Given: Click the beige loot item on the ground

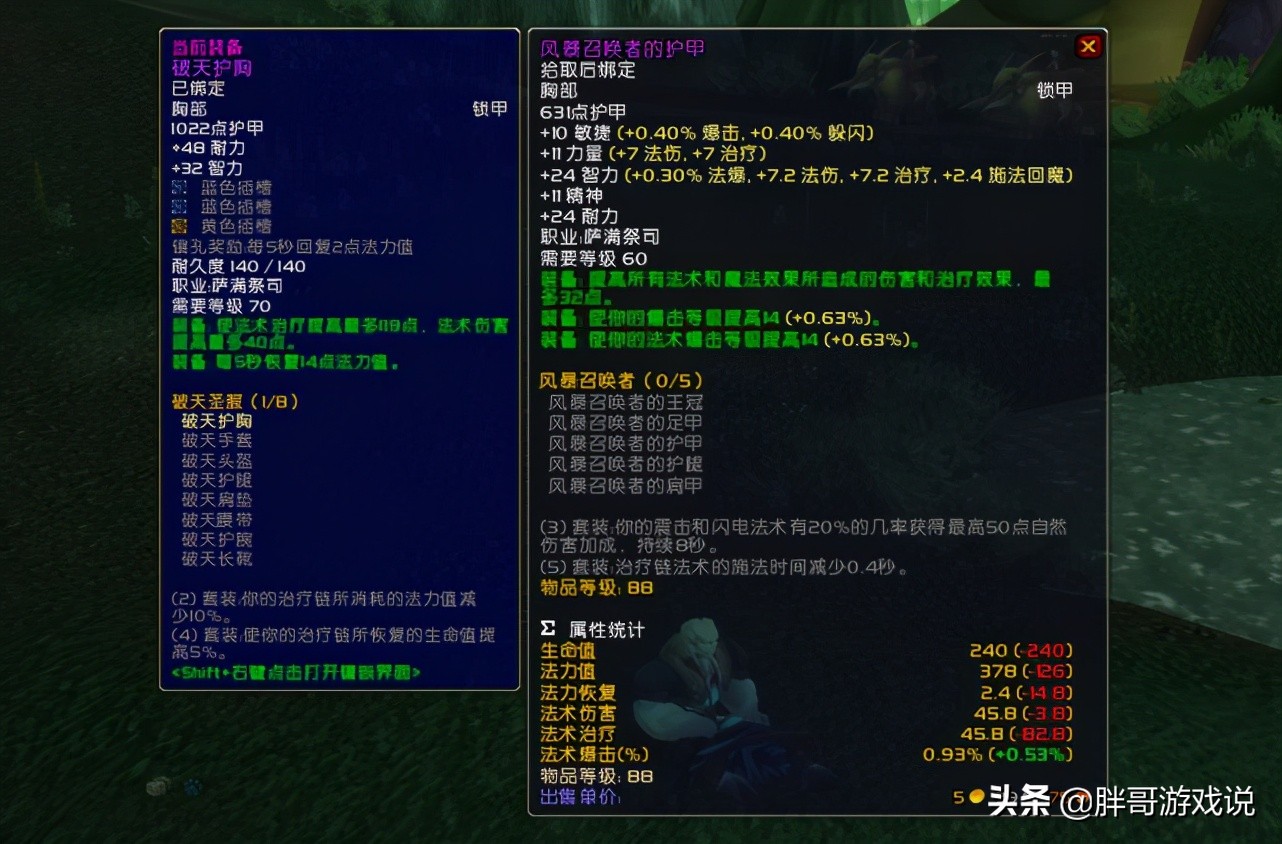Looking at the screenshot, I should coord(155,787).
